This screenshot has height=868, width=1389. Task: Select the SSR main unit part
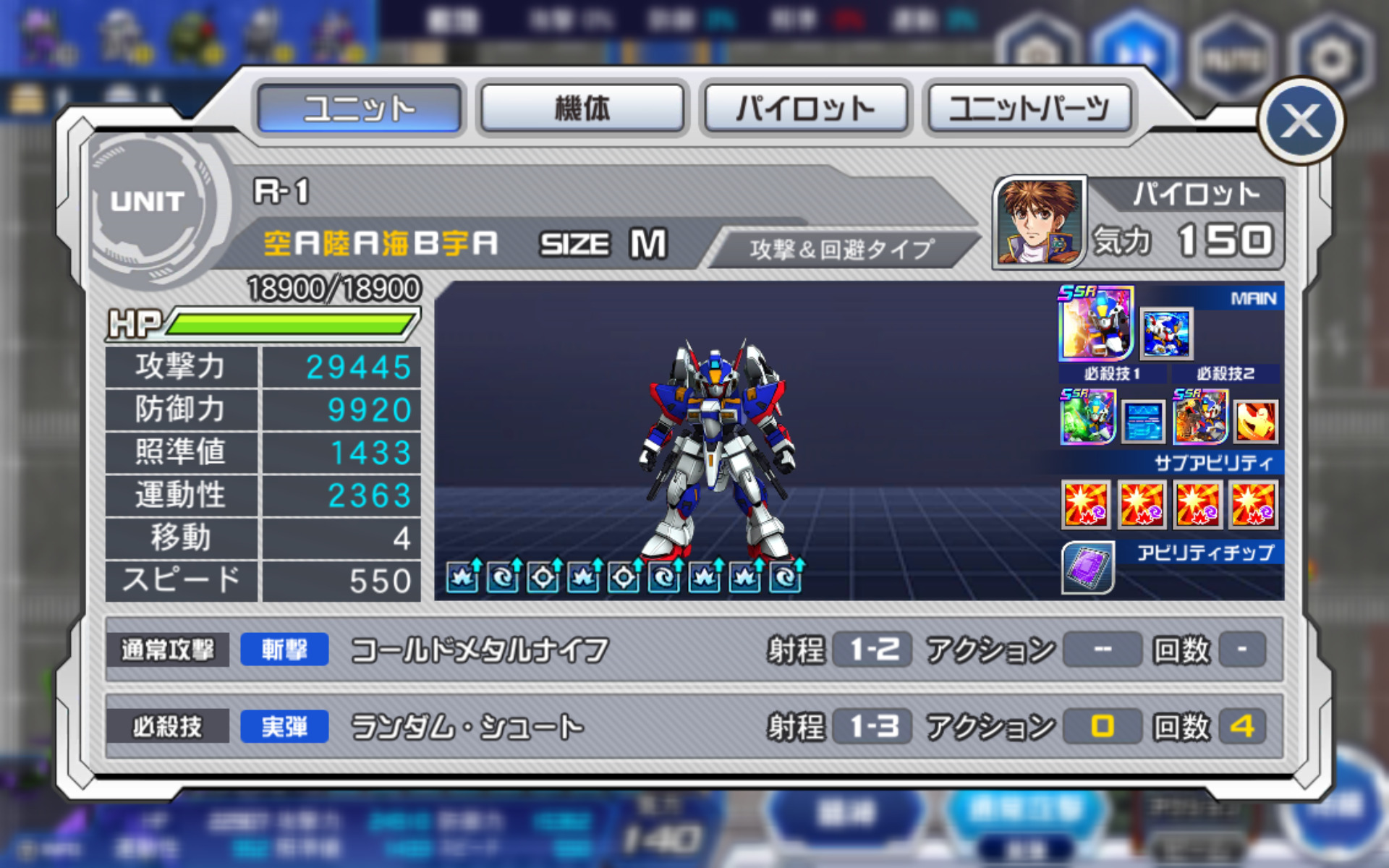tap(1095, 323)
